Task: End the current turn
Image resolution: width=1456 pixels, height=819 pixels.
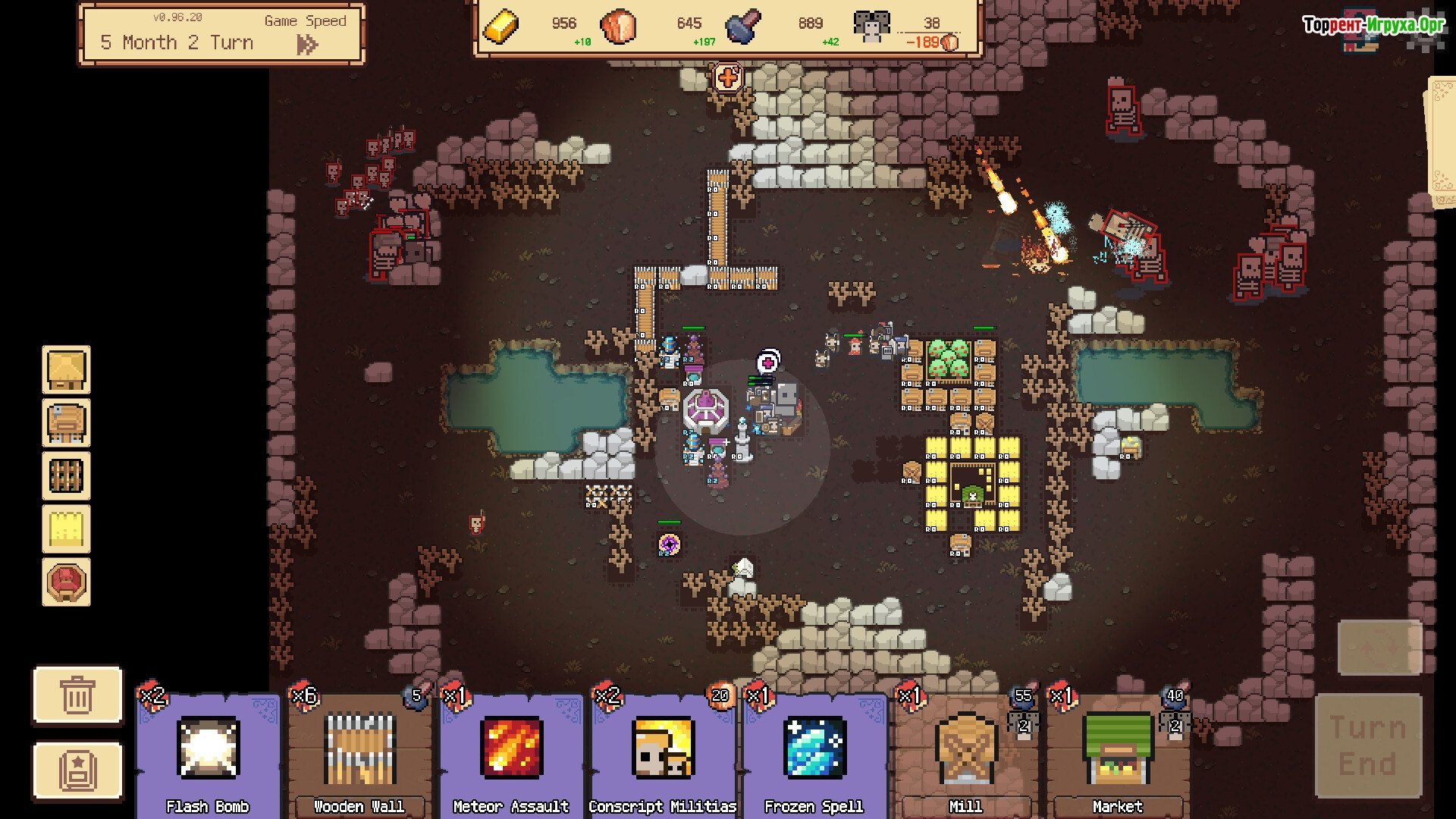Action: coord(1367,745)
